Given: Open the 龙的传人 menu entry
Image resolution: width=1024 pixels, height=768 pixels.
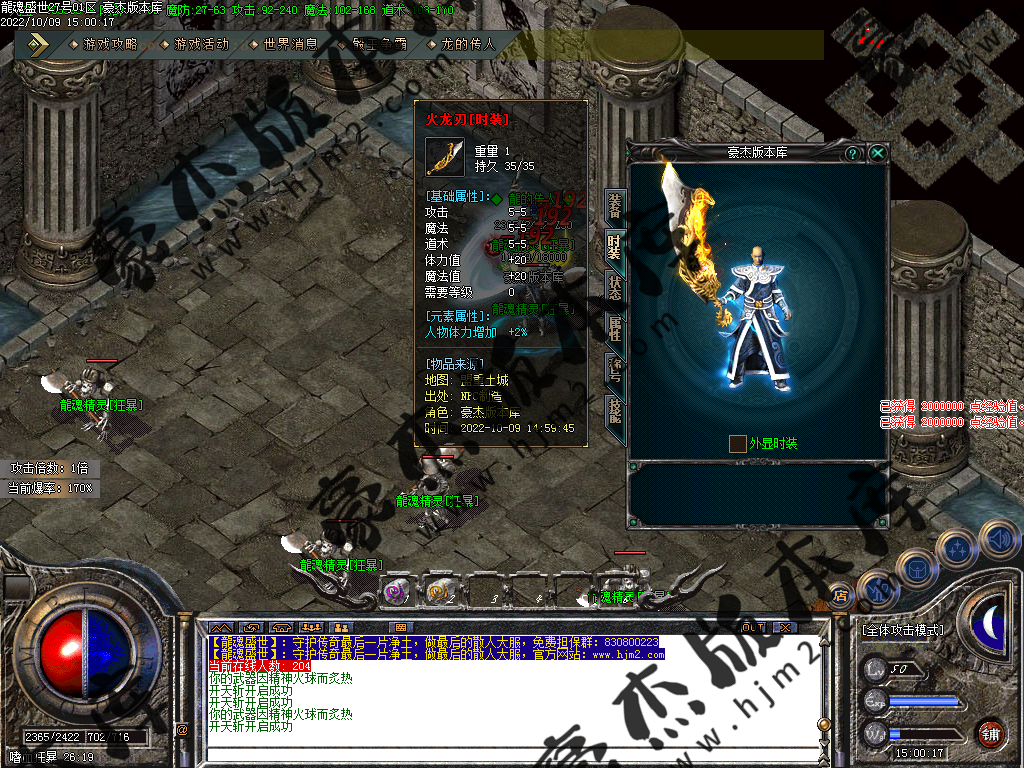Looking at the screenshot, I should 468,44.
